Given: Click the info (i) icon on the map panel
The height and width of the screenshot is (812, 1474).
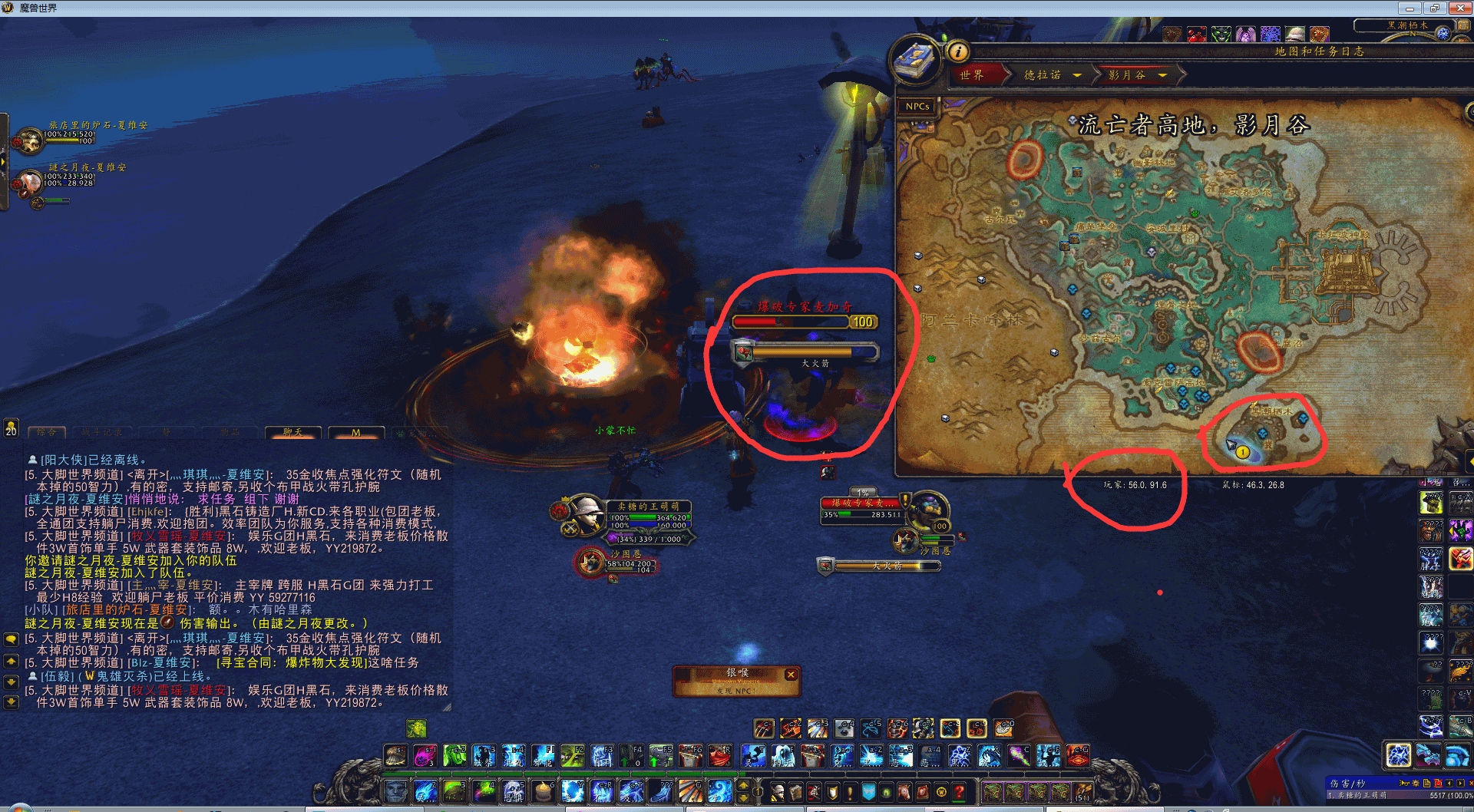Looking at the screenshot, I should 959,53.
